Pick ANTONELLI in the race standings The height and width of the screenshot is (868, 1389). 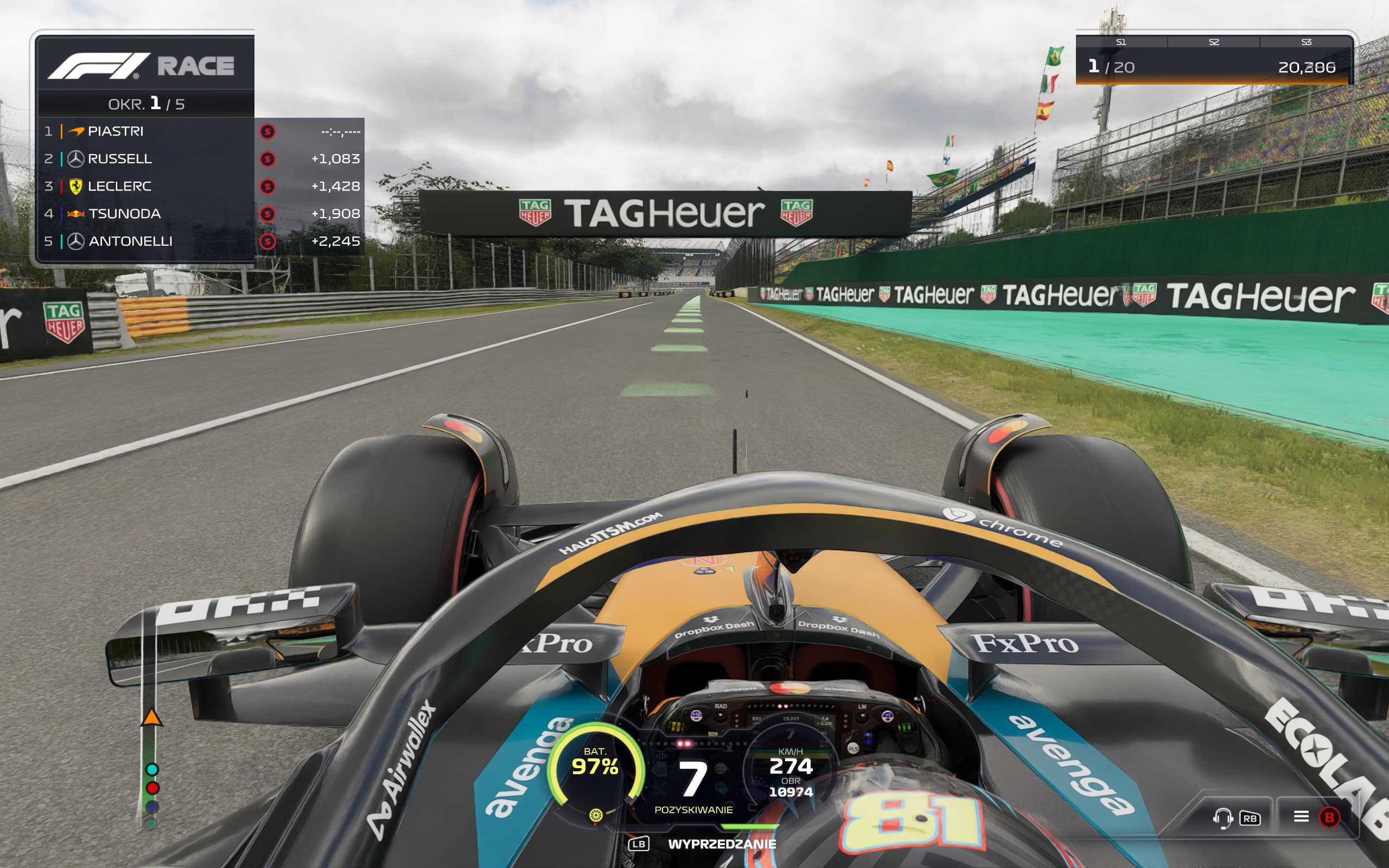(x=130, y=242)
